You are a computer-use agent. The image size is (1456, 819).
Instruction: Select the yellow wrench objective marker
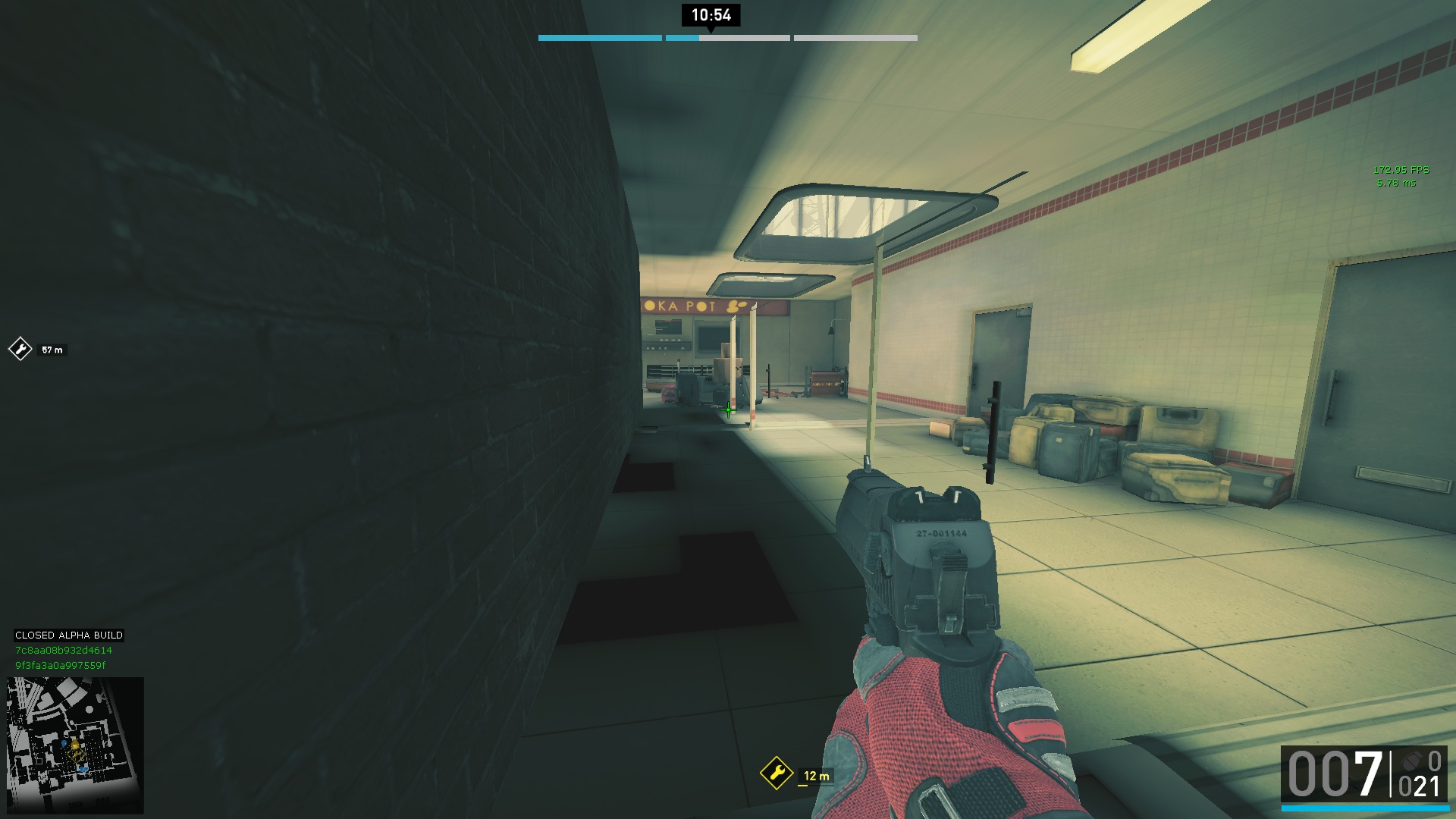pos(776,773)
